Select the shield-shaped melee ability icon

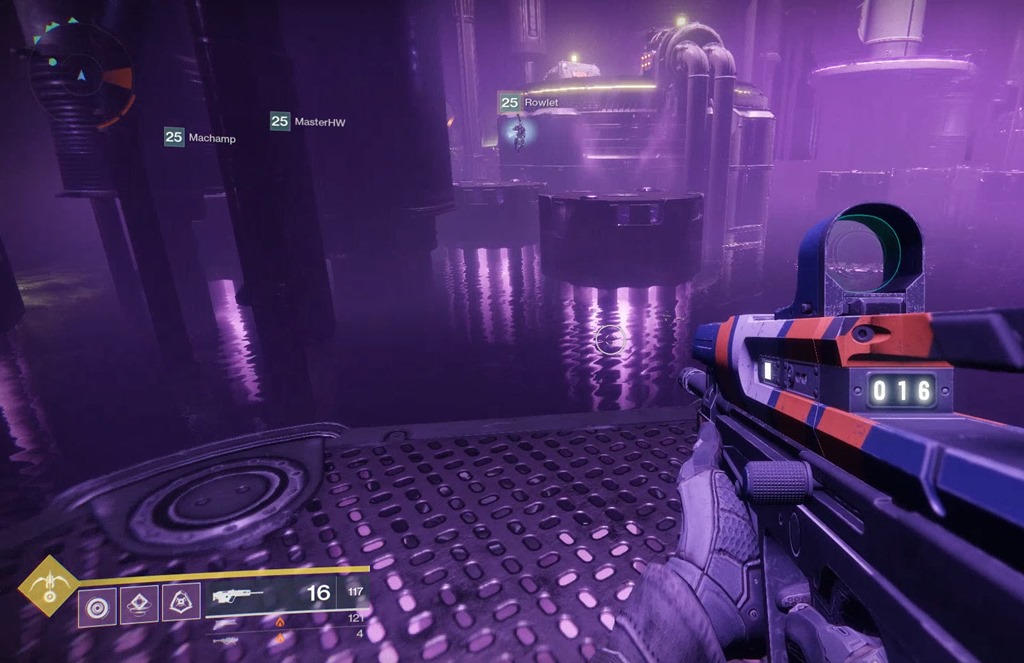click(181, 603)
